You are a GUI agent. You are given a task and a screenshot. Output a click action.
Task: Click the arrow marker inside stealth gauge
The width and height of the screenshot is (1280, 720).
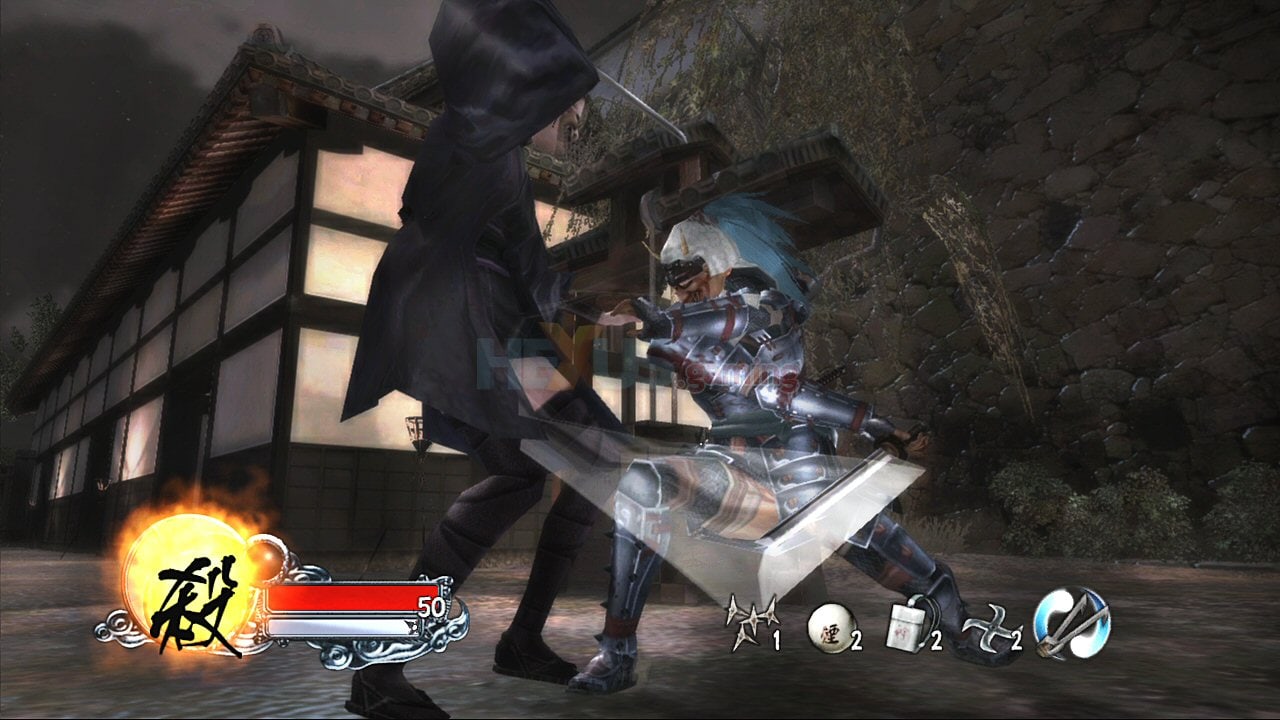click(x=409, y=626)
